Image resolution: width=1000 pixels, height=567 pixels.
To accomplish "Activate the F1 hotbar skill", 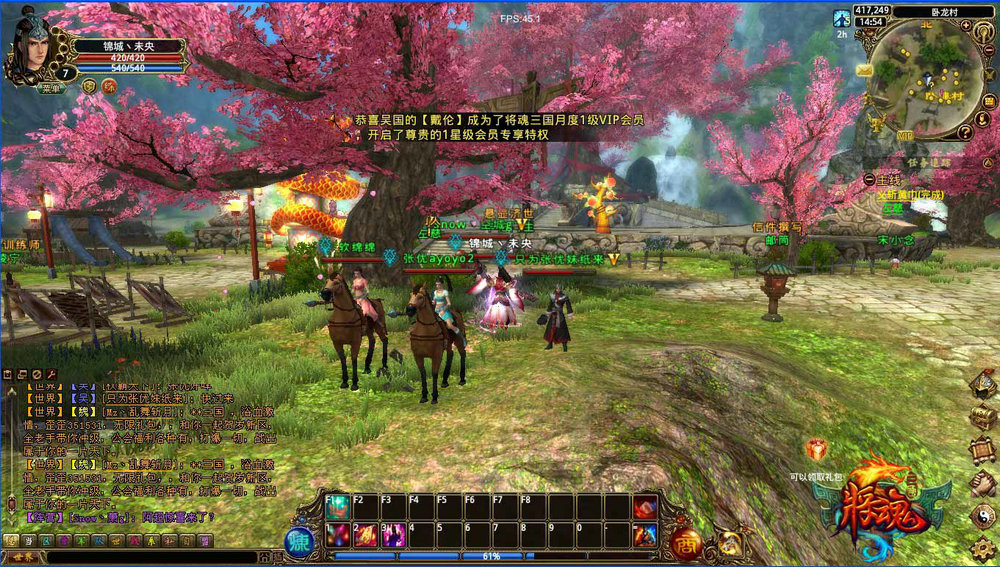I will (x=337, y=508).
